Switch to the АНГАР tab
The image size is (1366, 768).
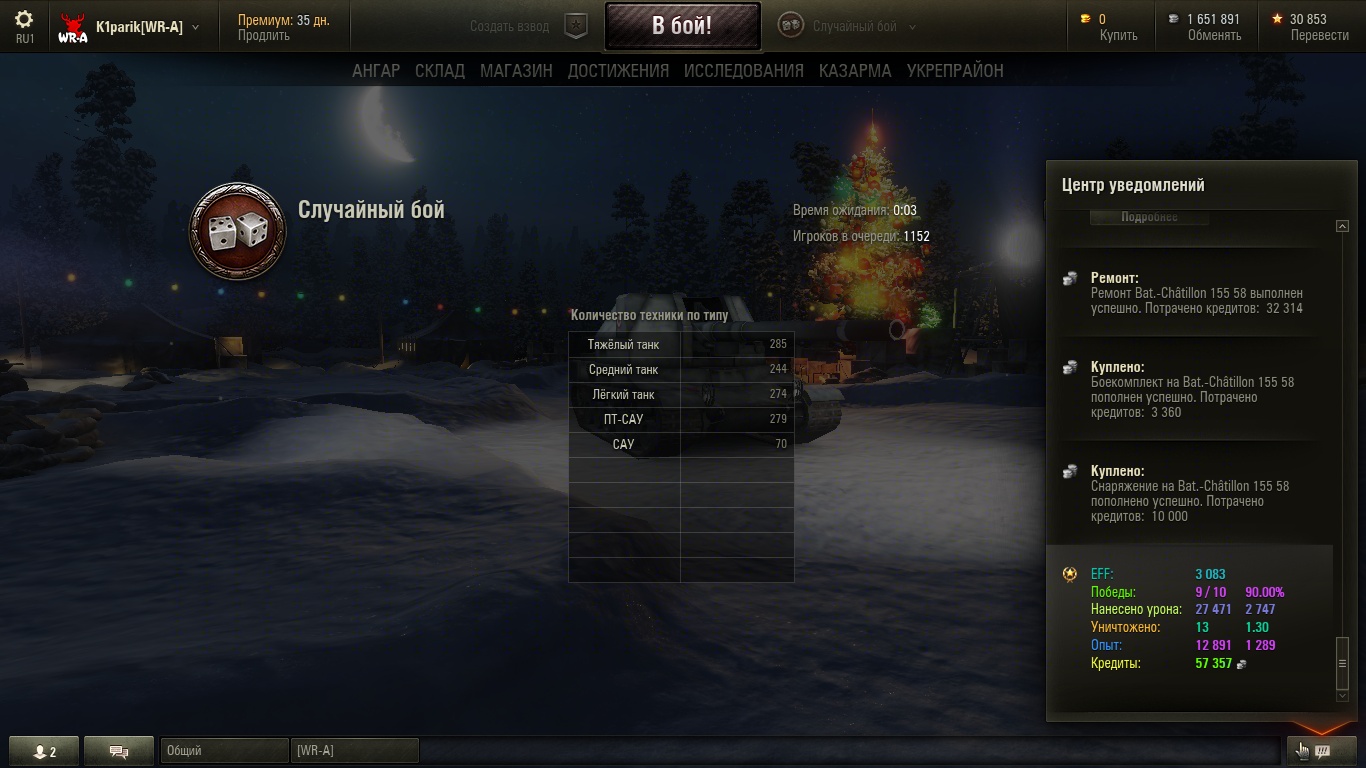click(x=376, y=71)
